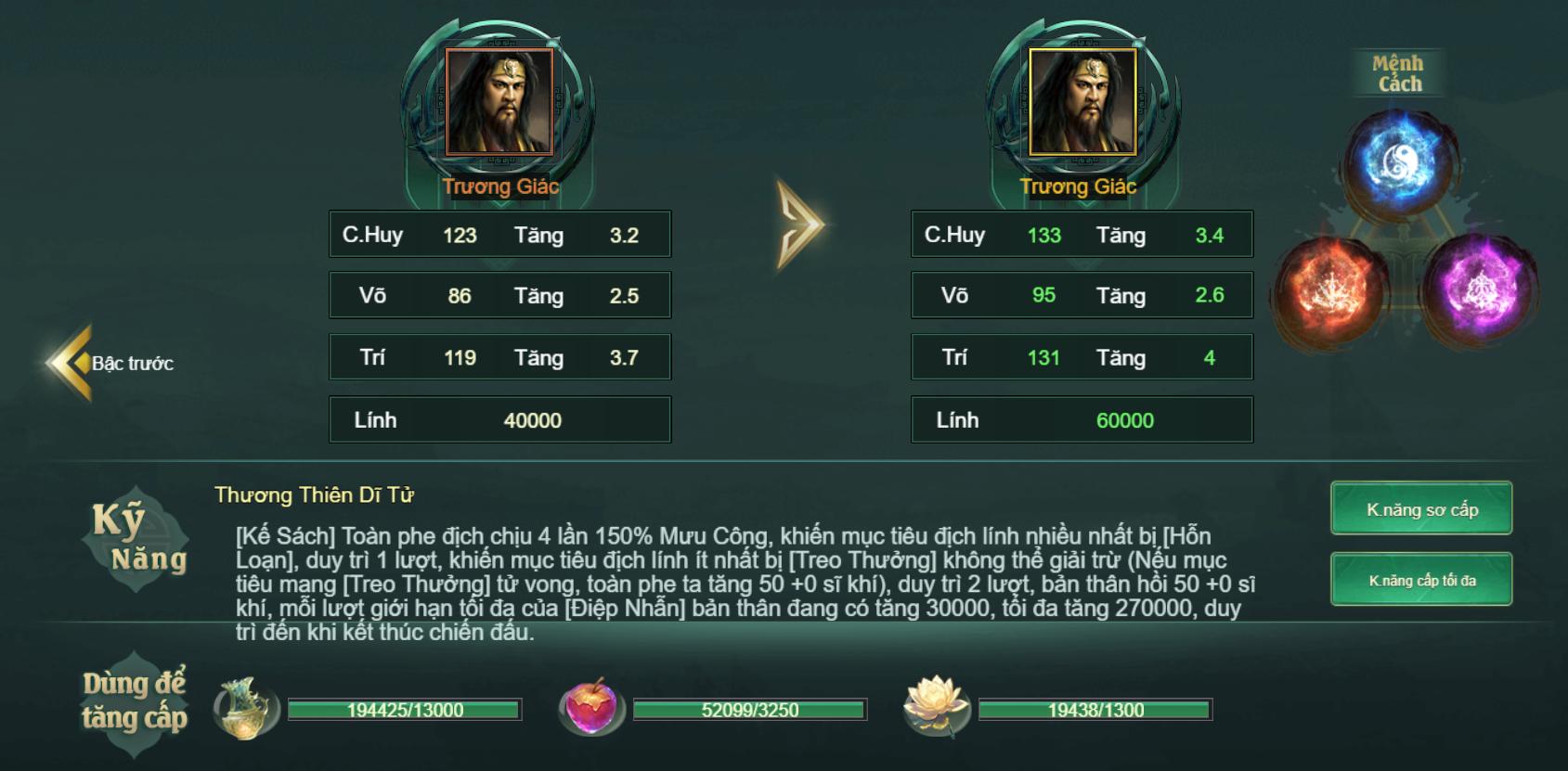The height and width of the screenshot is (771, 1568).
Task: Select next-tier Trương Giác portrait
Action: point(1082,102)
